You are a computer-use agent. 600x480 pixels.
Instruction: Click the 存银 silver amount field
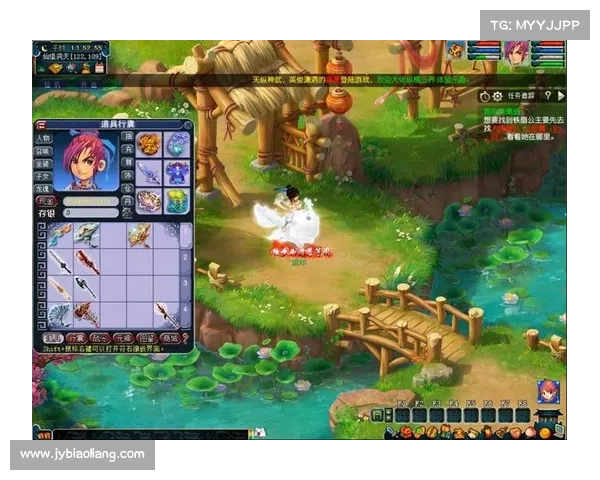(90, 212)
